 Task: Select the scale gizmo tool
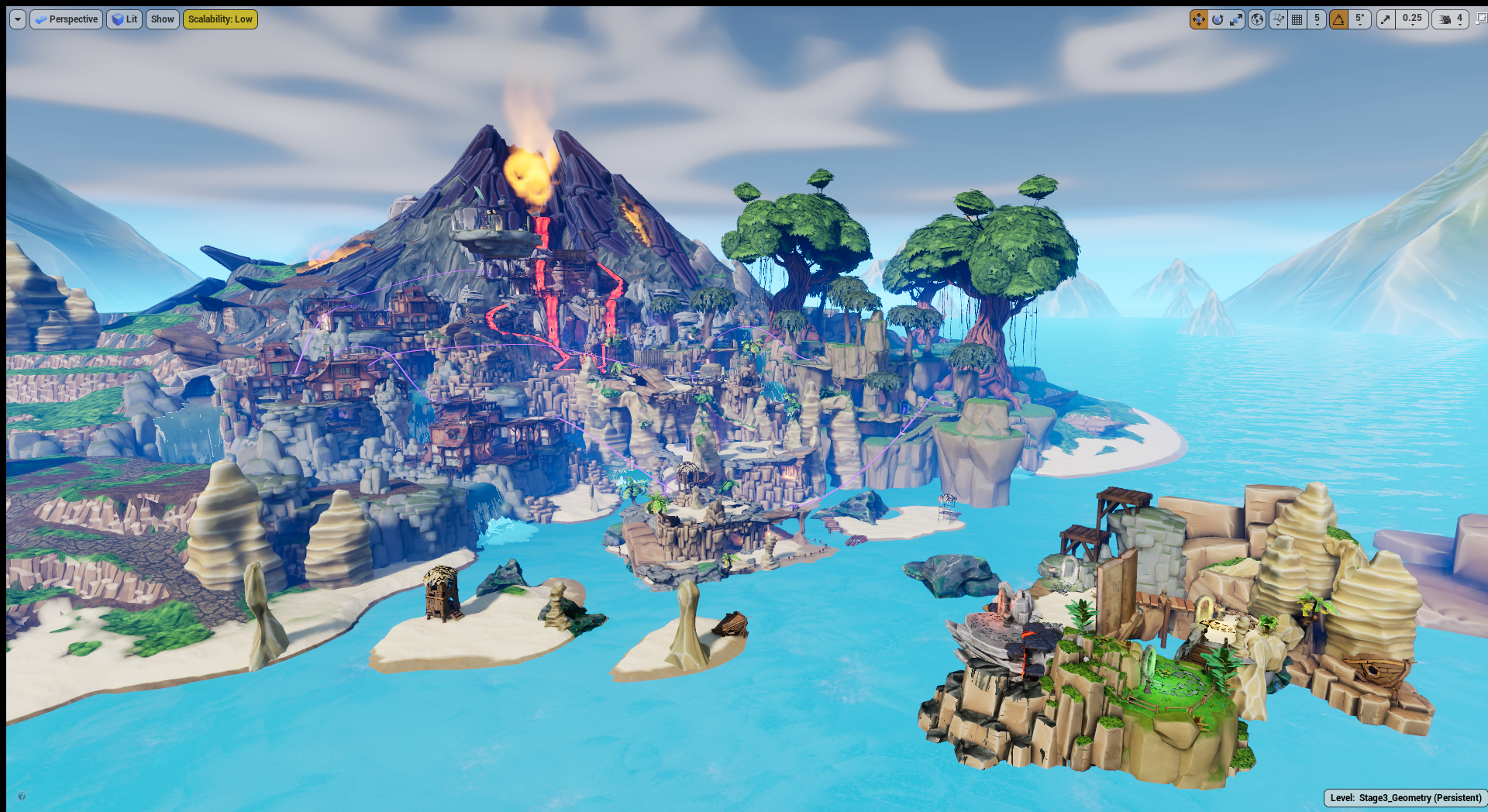coord(1236,19)
